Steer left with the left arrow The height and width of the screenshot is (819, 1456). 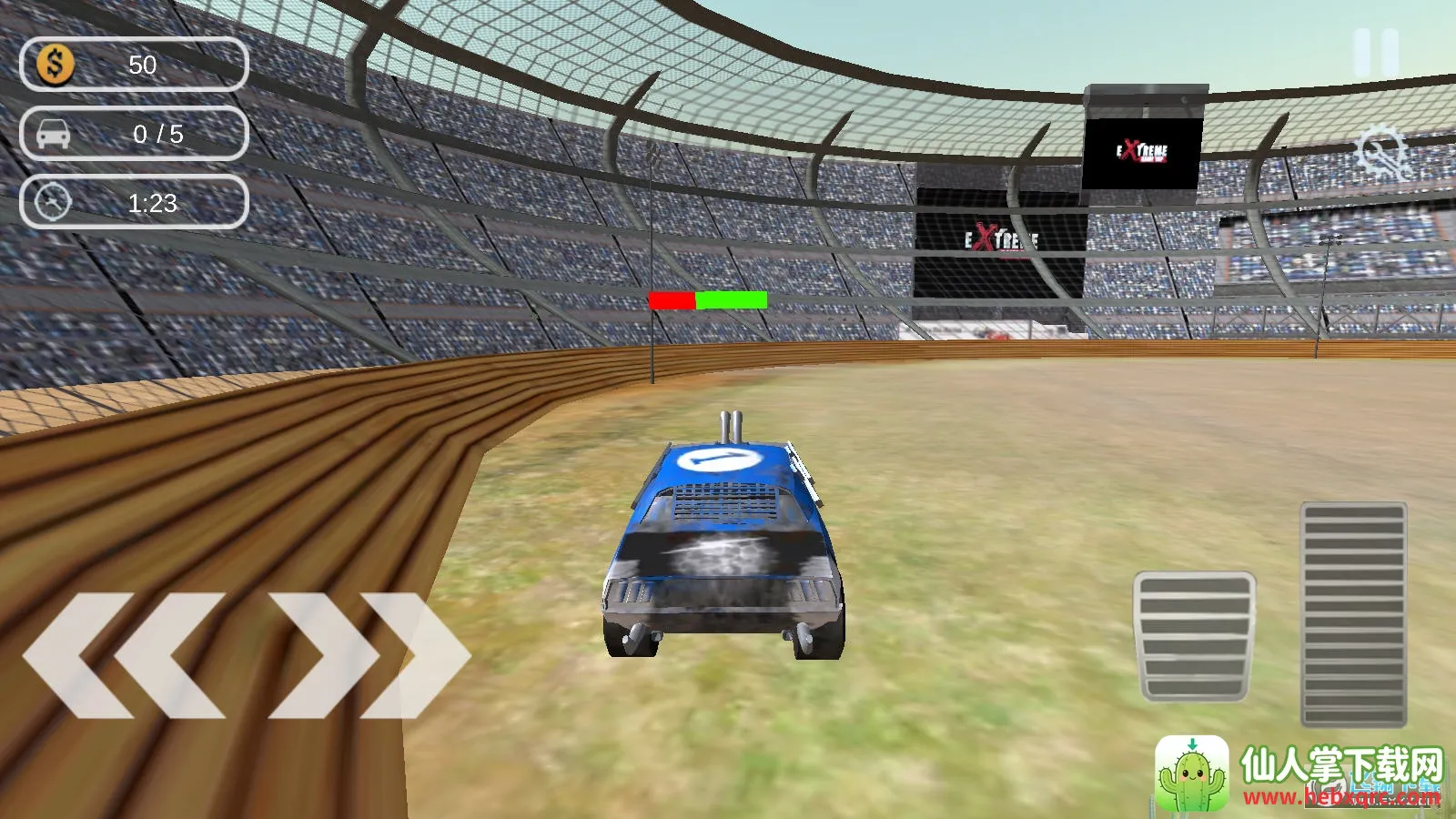point(124,654)
